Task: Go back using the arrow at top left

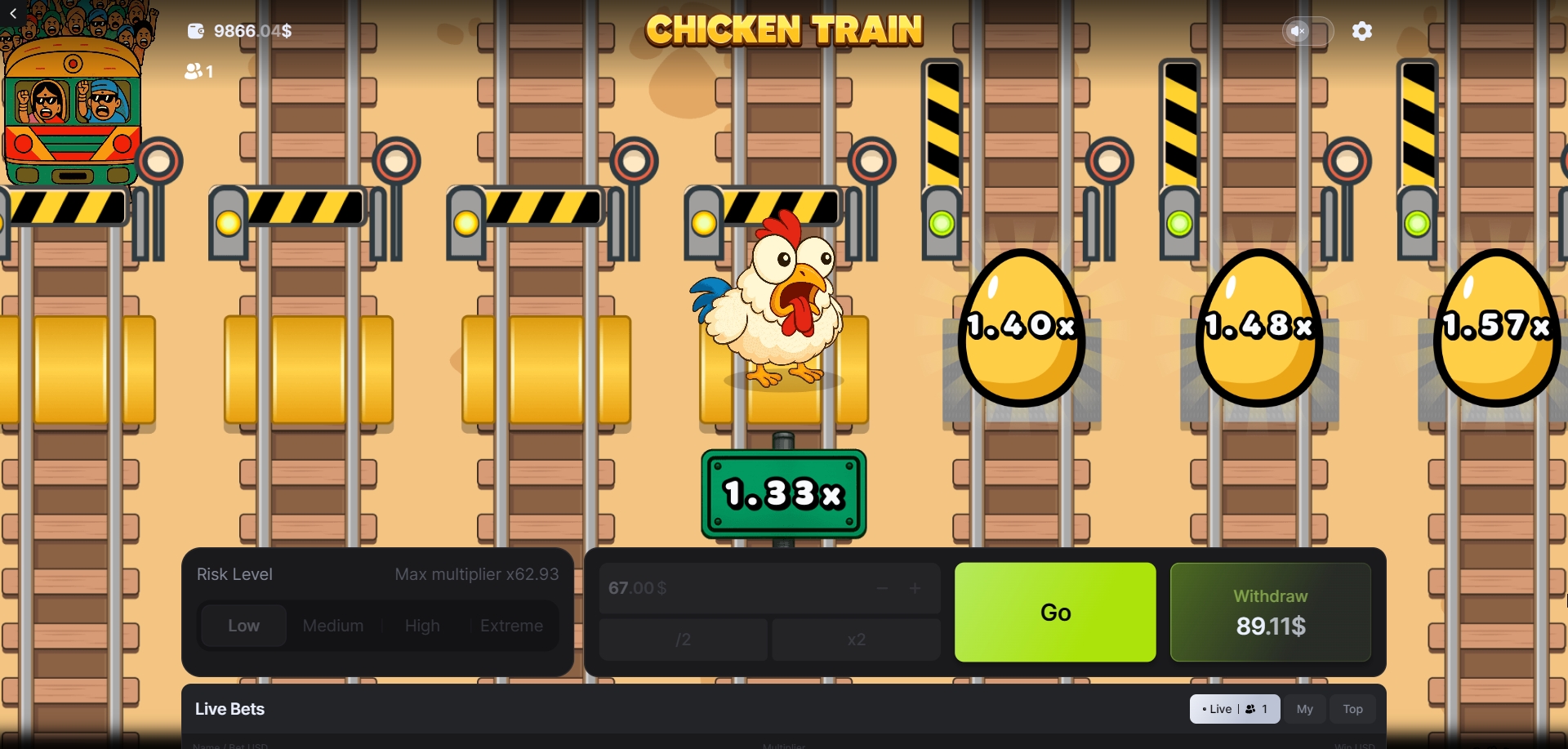Action: [12, 13]
